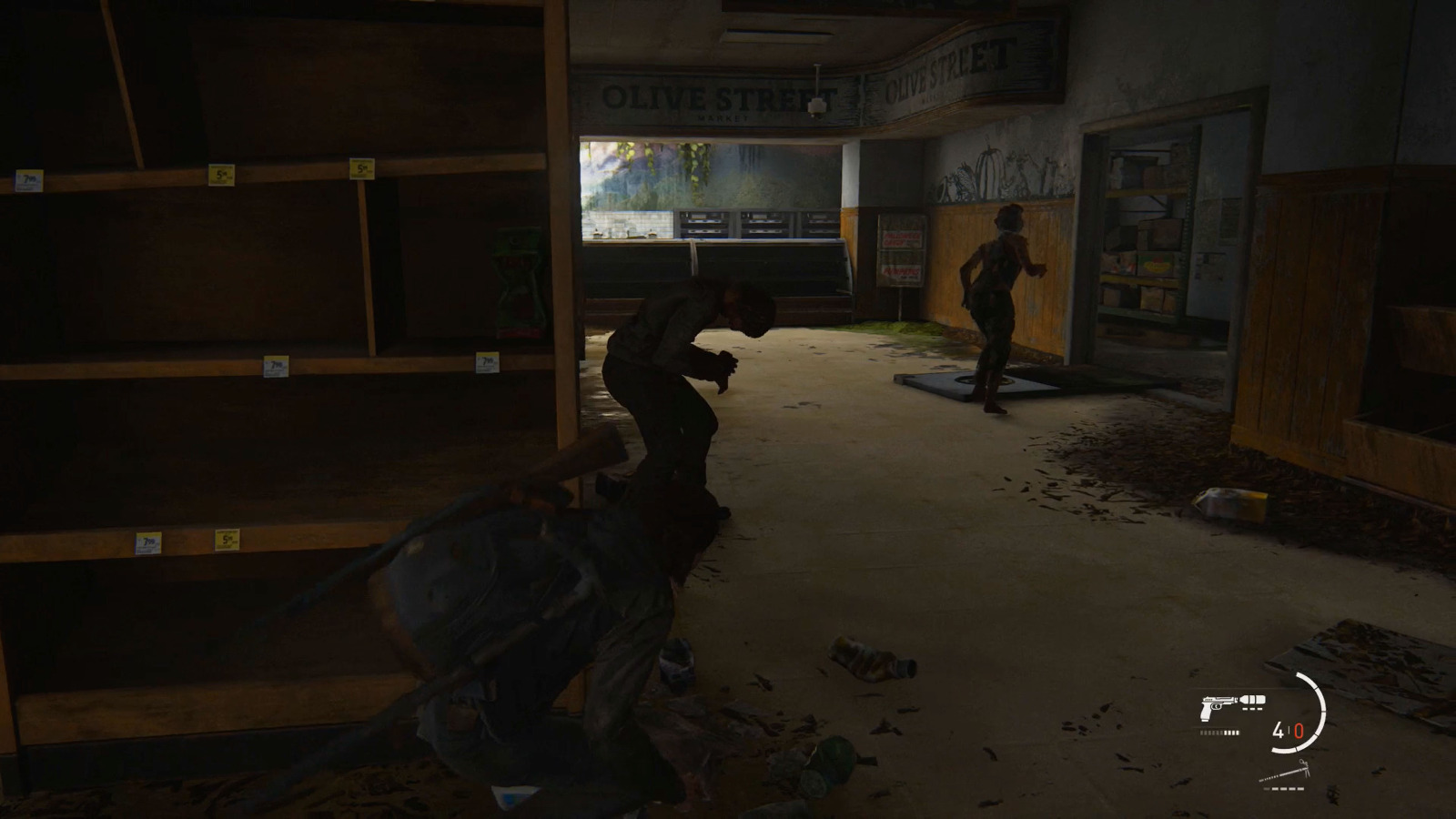
Task: Click the arrow weapon icon below the pistol
Action: (1280, 774)
